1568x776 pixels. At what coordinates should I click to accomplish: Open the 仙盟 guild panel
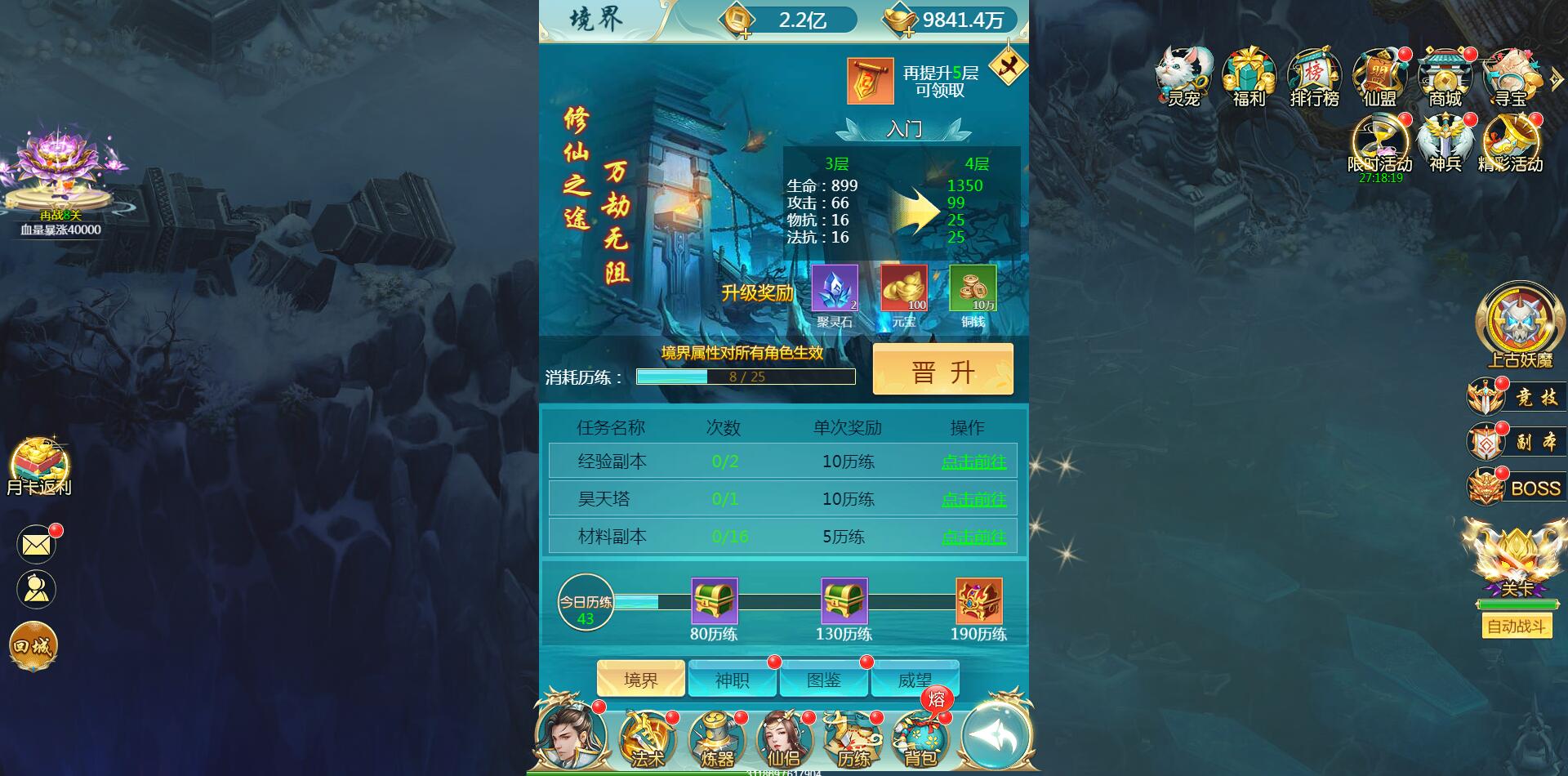(1379, 76)
